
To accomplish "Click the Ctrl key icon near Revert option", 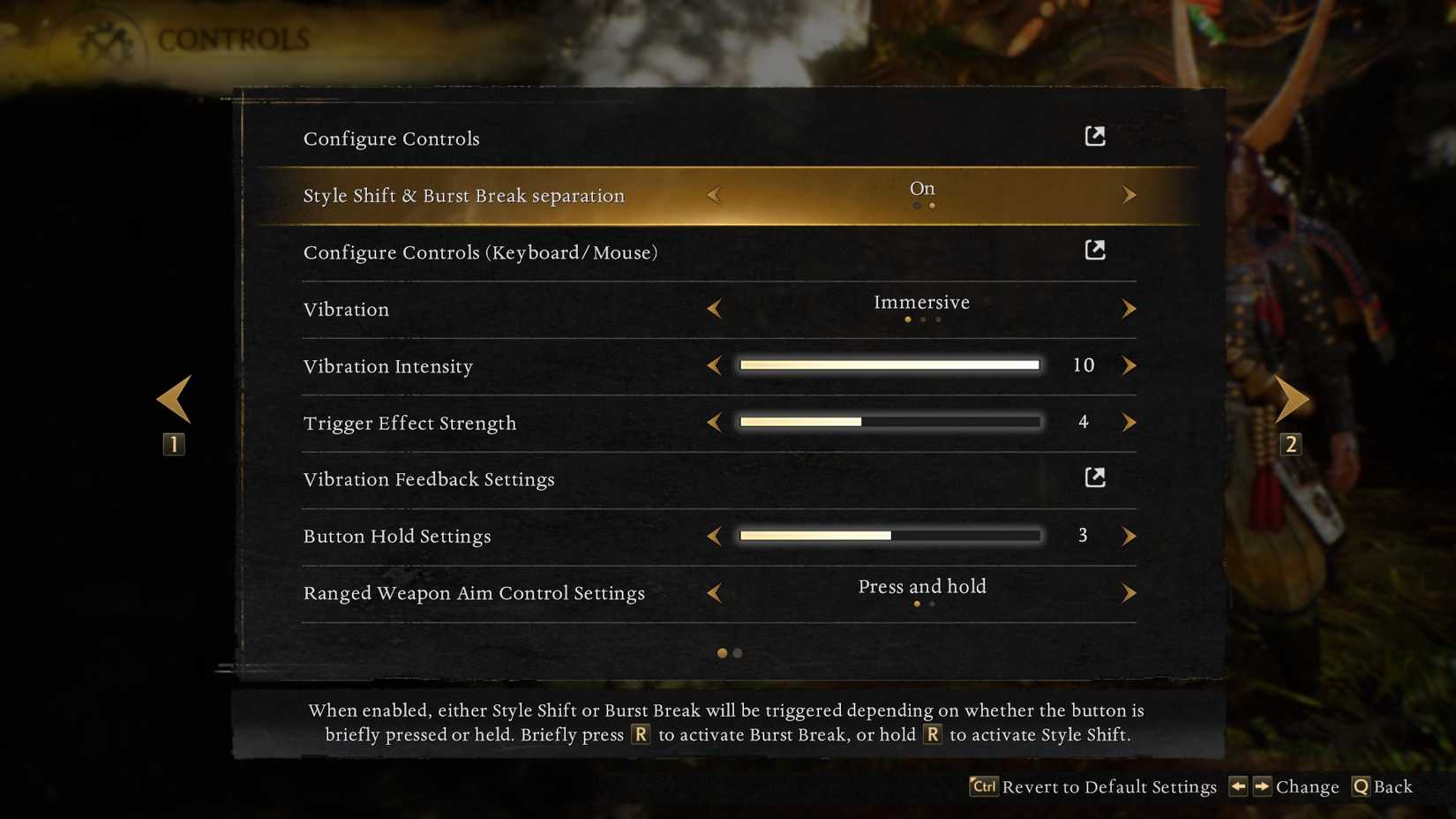I will pos(982,786).
